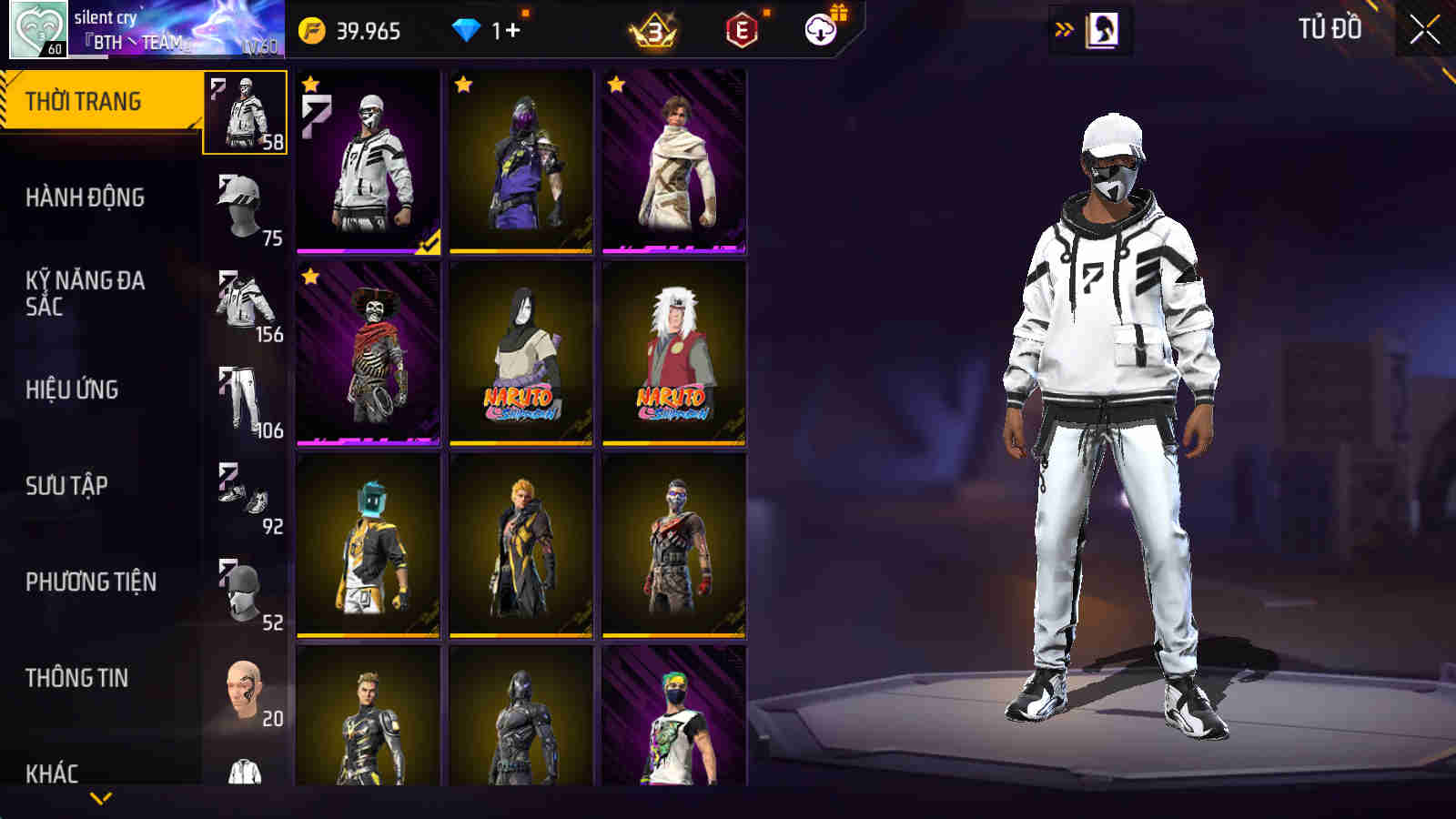Viewport: 1456px width, 819px height.
Task: Select the pants subcategory icon showing 106 items
Action: (x=238, y=391)
